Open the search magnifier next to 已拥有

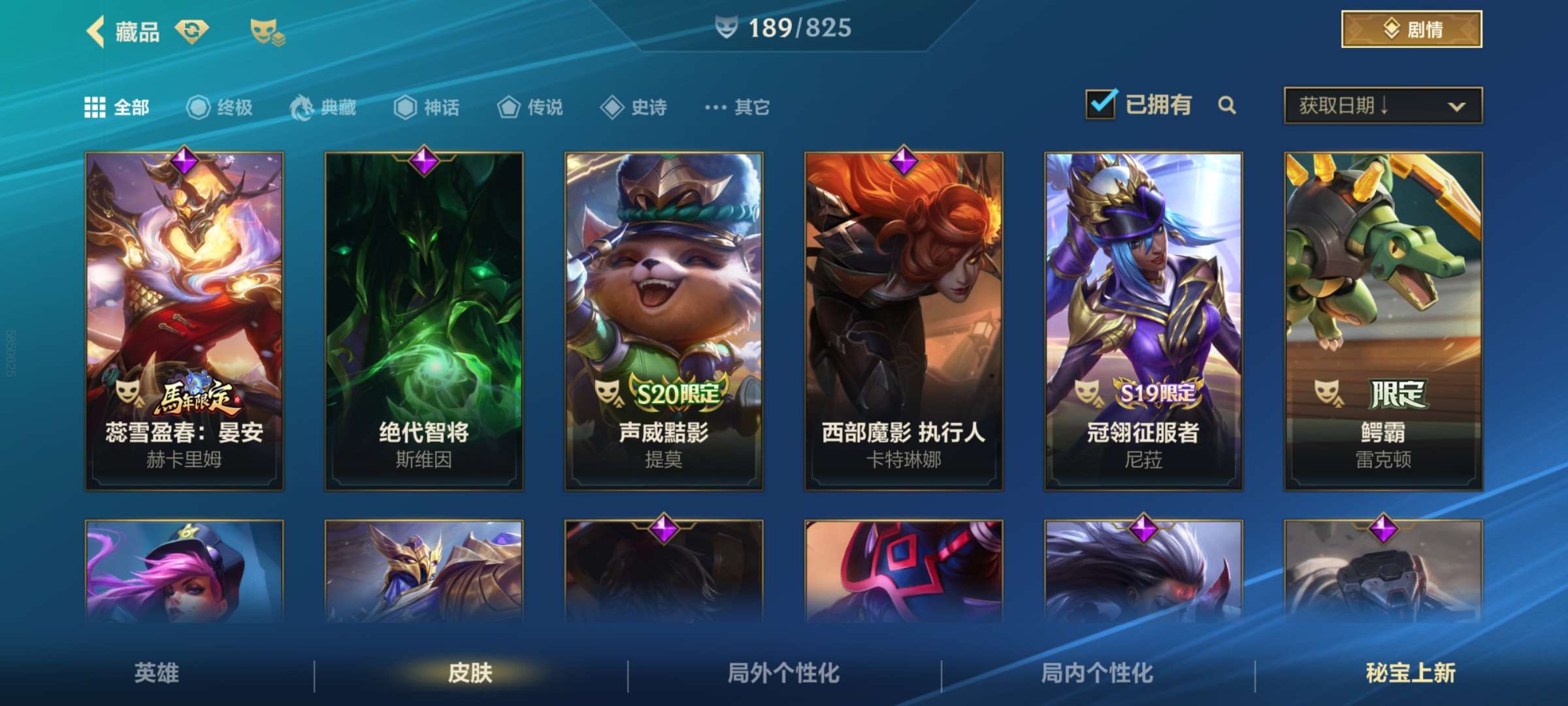pyautogui.click(x=1227, y=105)
